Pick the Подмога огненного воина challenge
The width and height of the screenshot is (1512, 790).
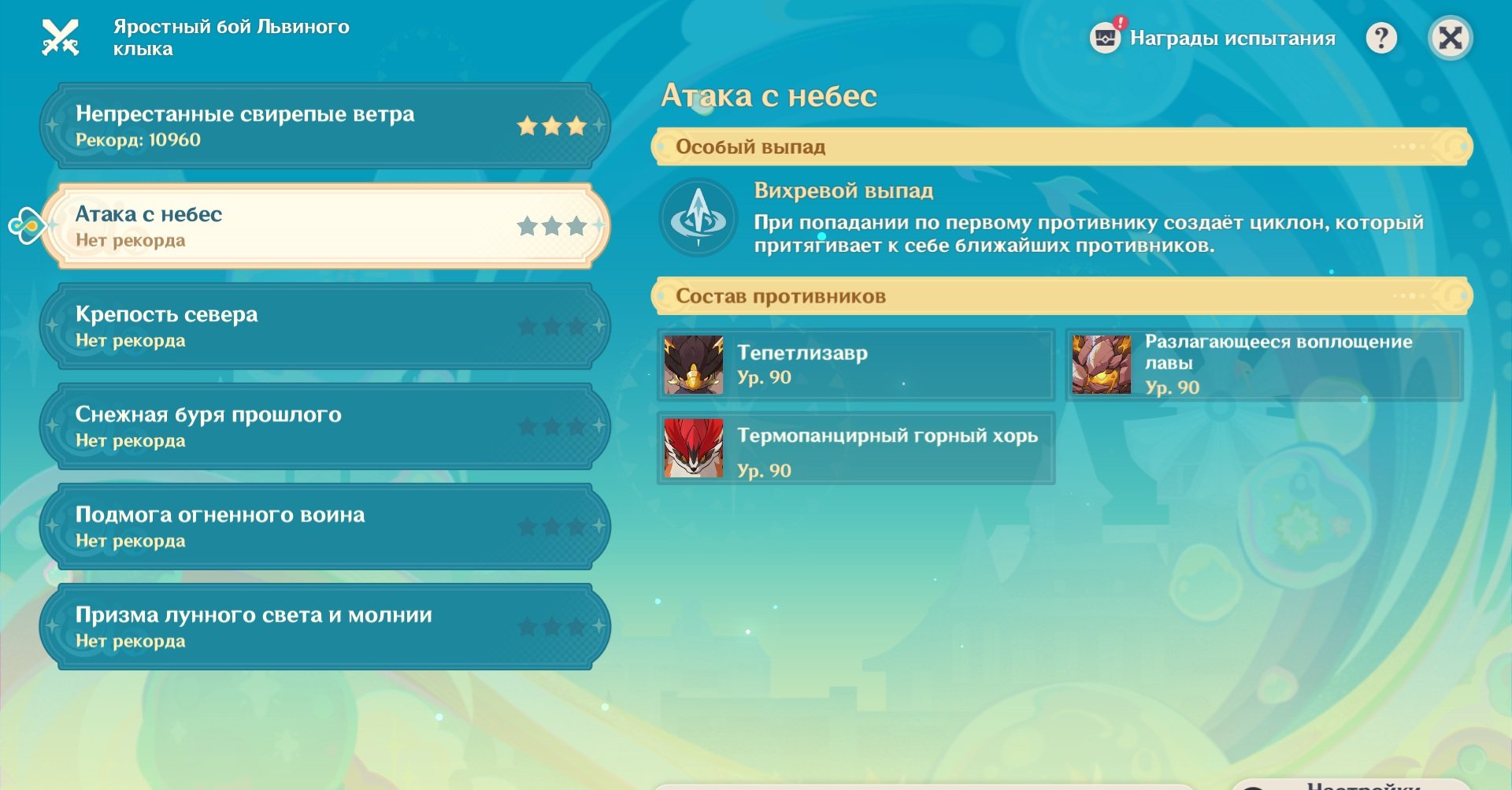point(324,526)
